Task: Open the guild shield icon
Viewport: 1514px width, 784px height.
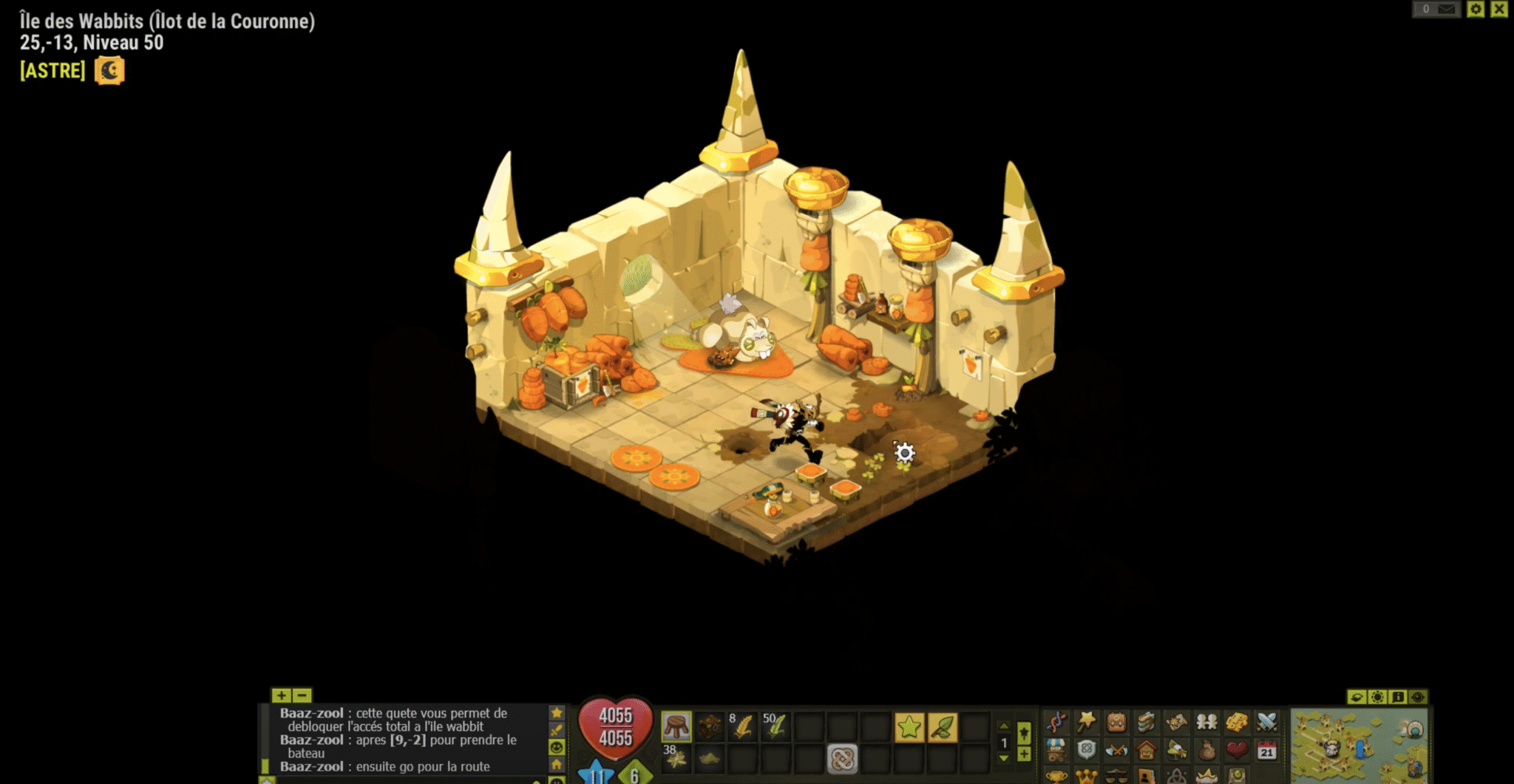Action: [x=1085, y=749]
